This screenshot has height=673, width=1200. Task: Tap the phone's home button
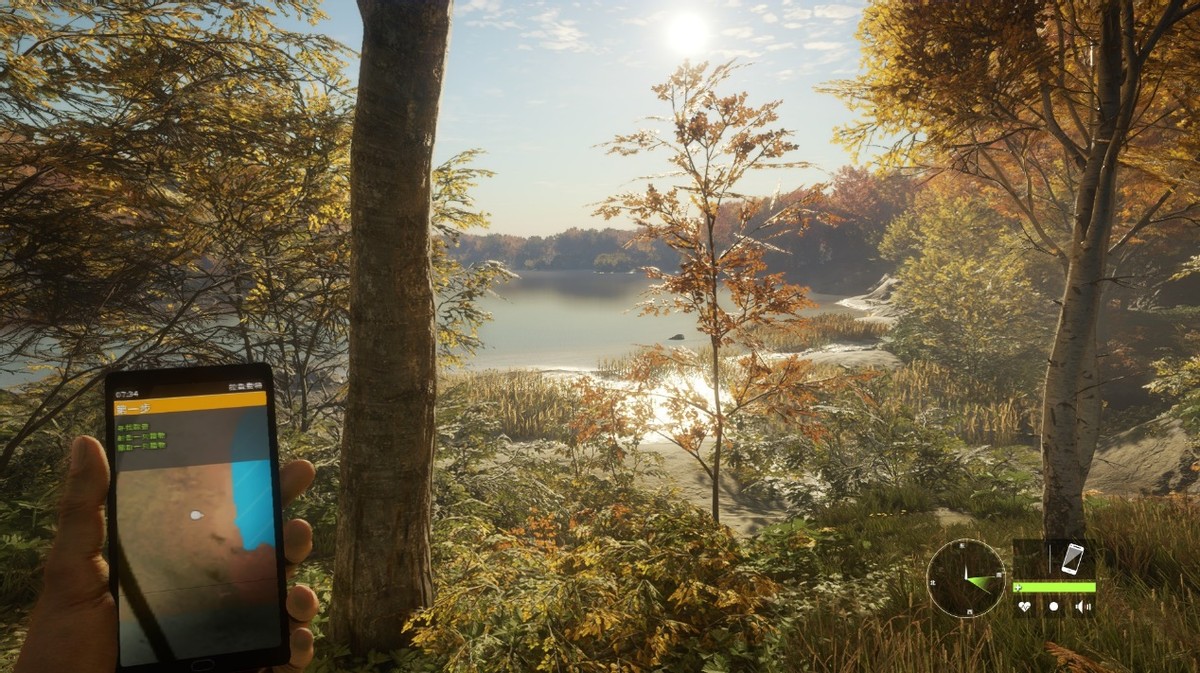(203, 663)
